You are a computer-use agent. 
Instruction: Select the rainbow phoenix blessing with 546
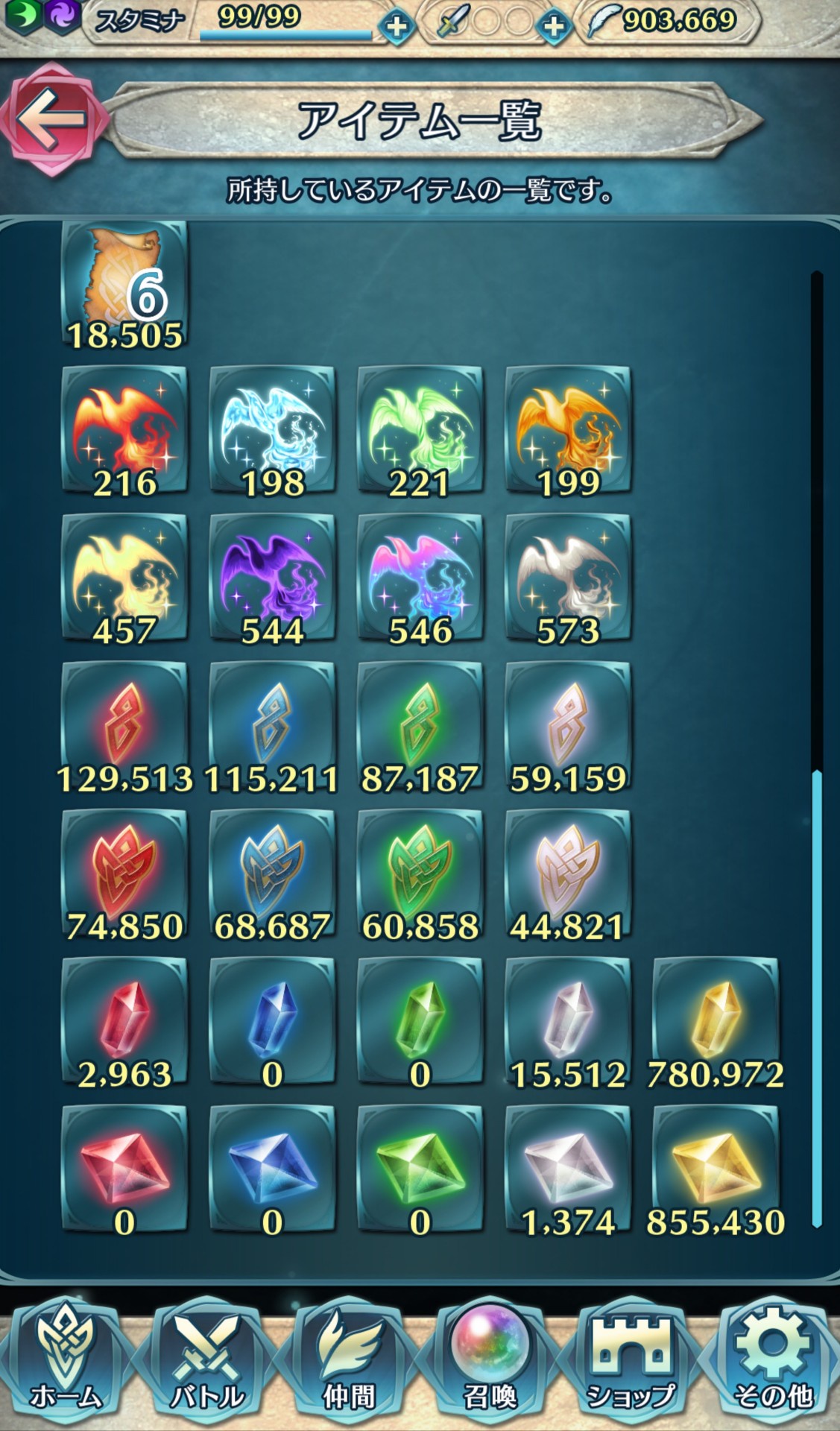click(420, 578)
